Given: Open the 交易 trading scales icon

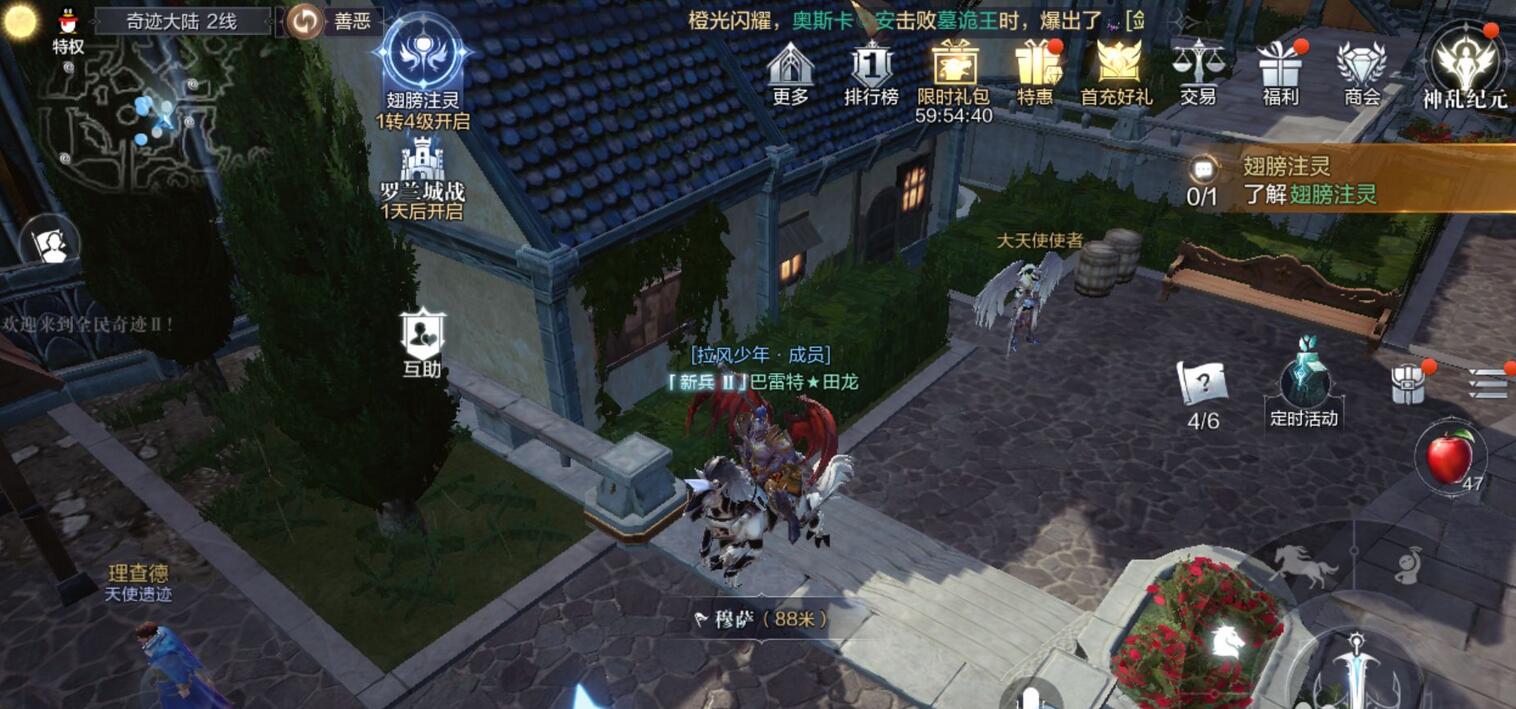Looking at the screenshot, I should tap(1197, 70).
